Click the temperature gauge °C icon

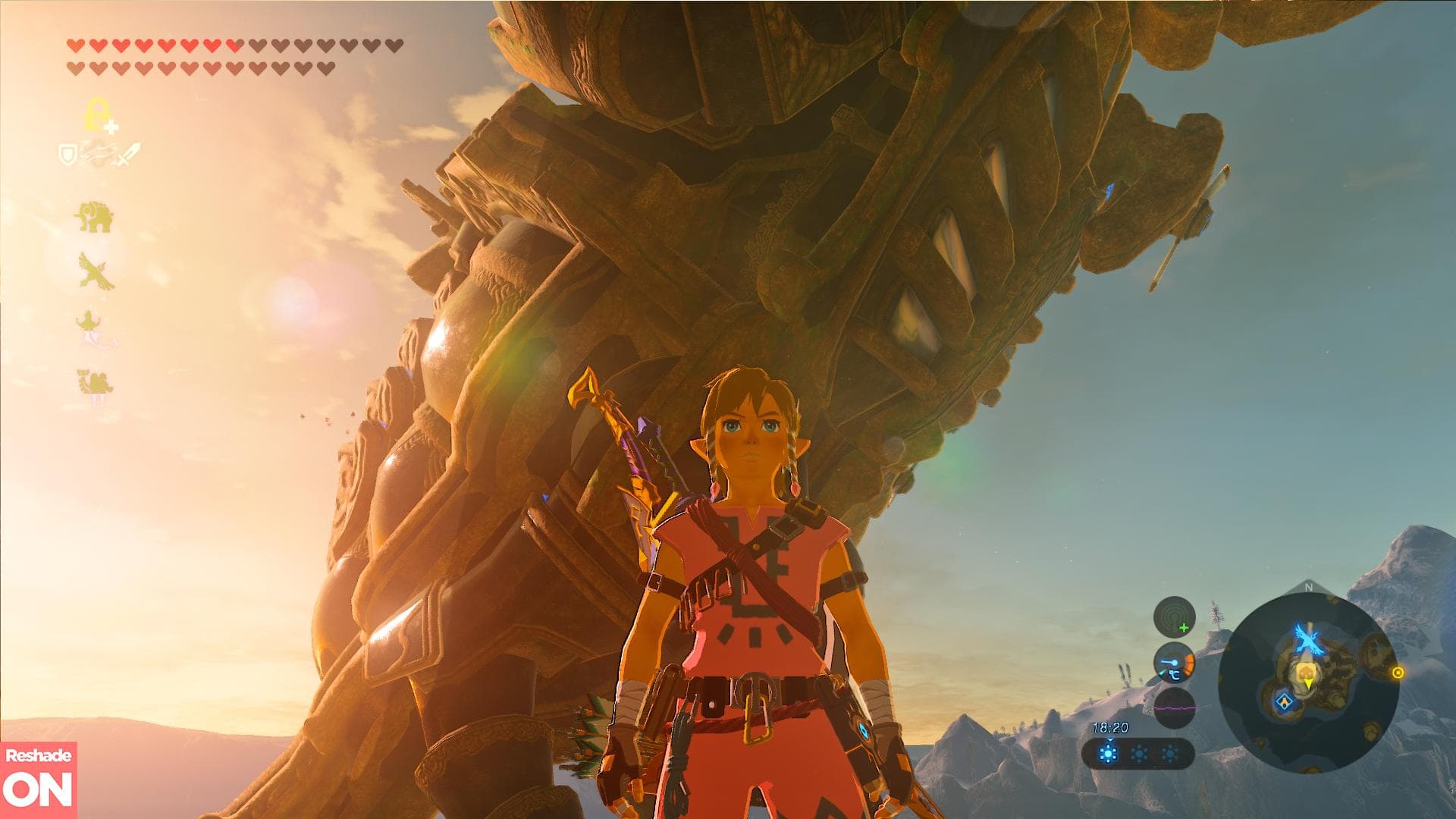click(1175, 675)
